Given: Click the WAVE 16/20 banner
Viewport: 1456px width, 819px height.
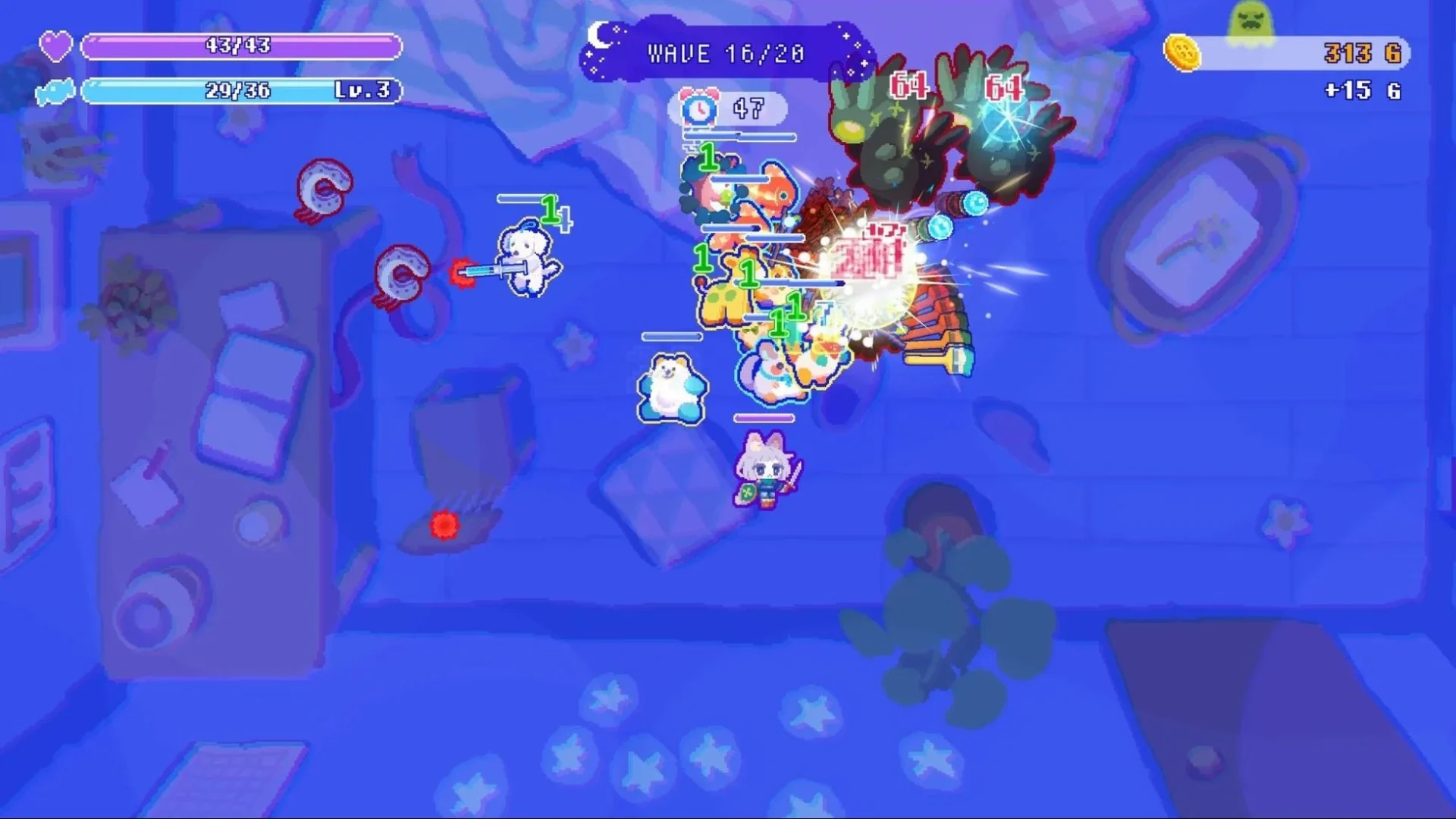Looking at the screenshot, I should pyautogui.click(x=724, y=53).
